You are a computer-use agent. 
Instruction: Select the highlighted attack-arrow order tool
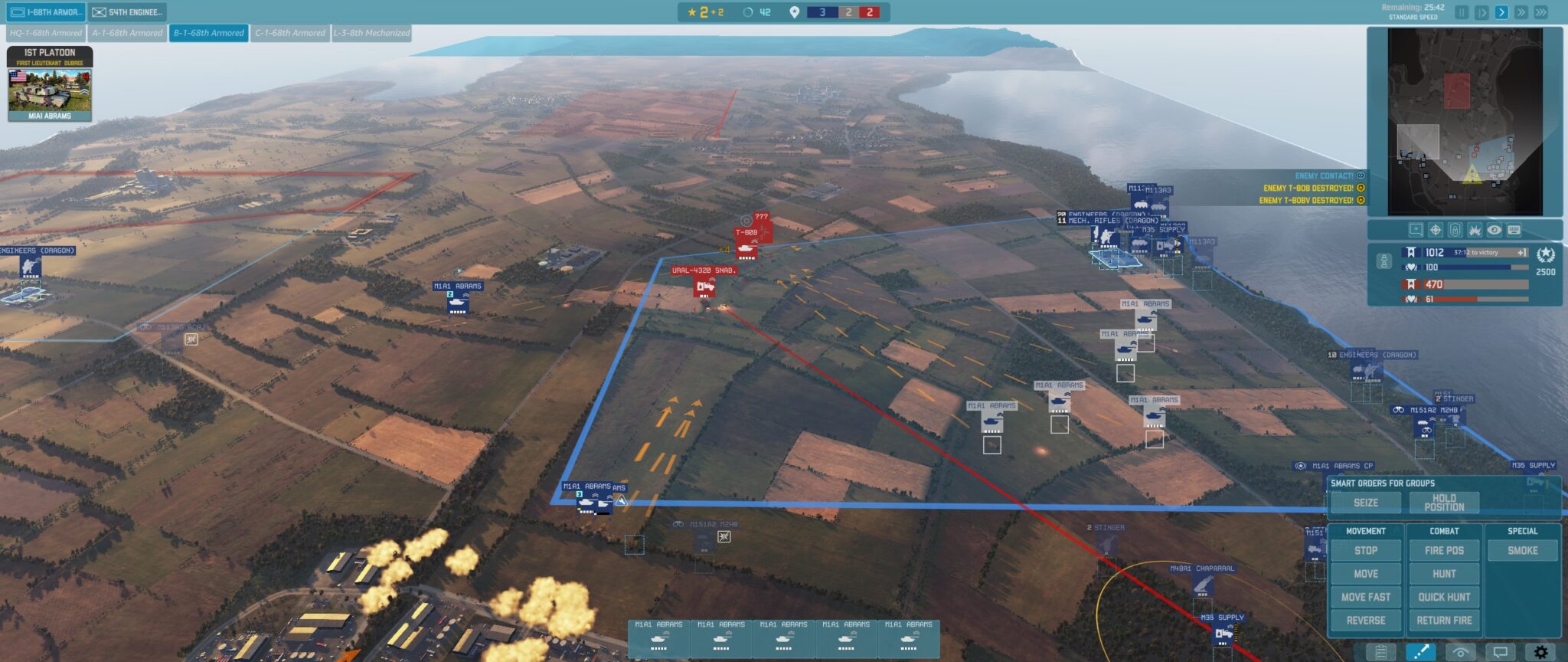[1420, 653]
